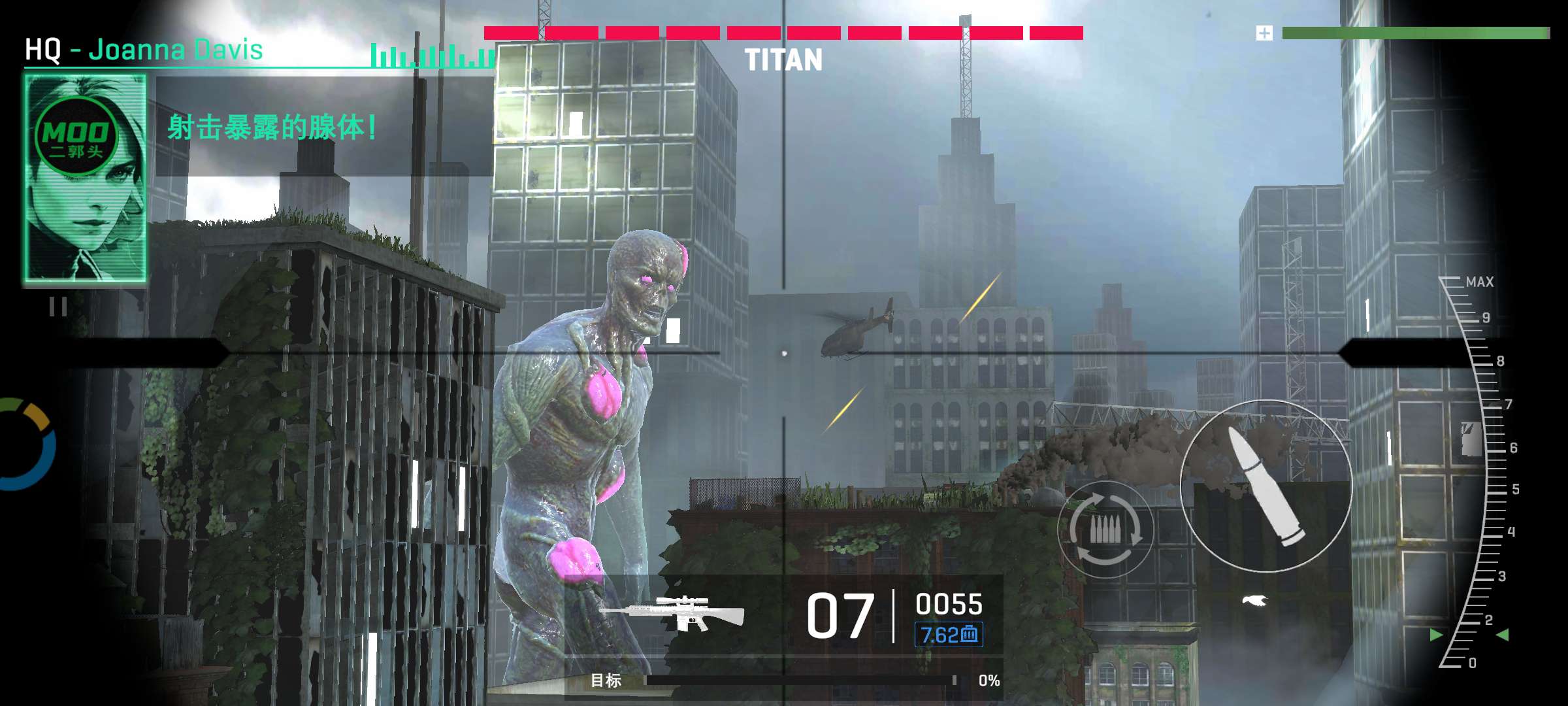Screen dimensions: 1568x706
Task: Click the MAX mark on the zoom scale
Action: click(1479, 282)
